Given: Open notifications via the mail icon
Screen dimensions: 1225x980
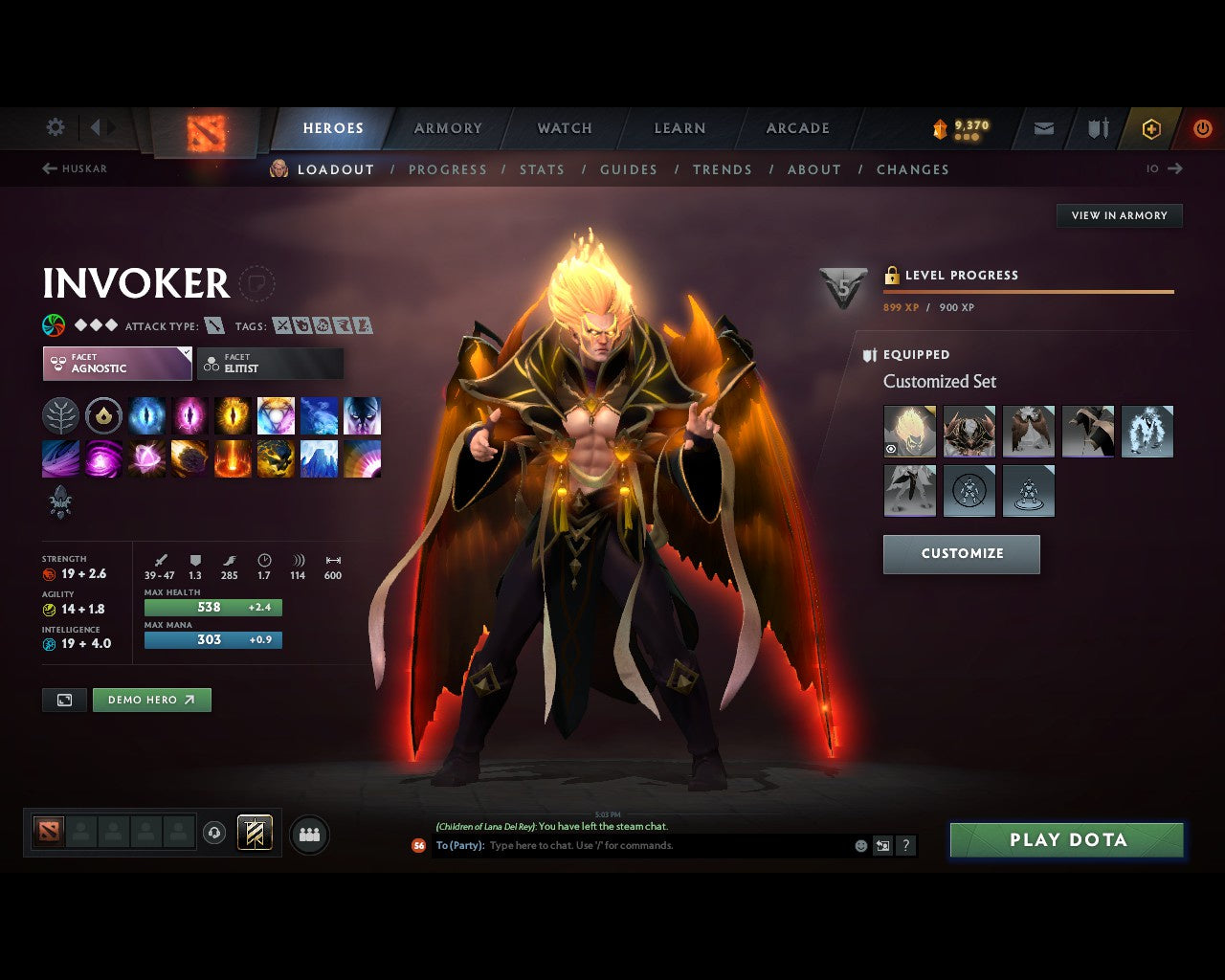Looking at the screenshot, I should coord(1042,128).
